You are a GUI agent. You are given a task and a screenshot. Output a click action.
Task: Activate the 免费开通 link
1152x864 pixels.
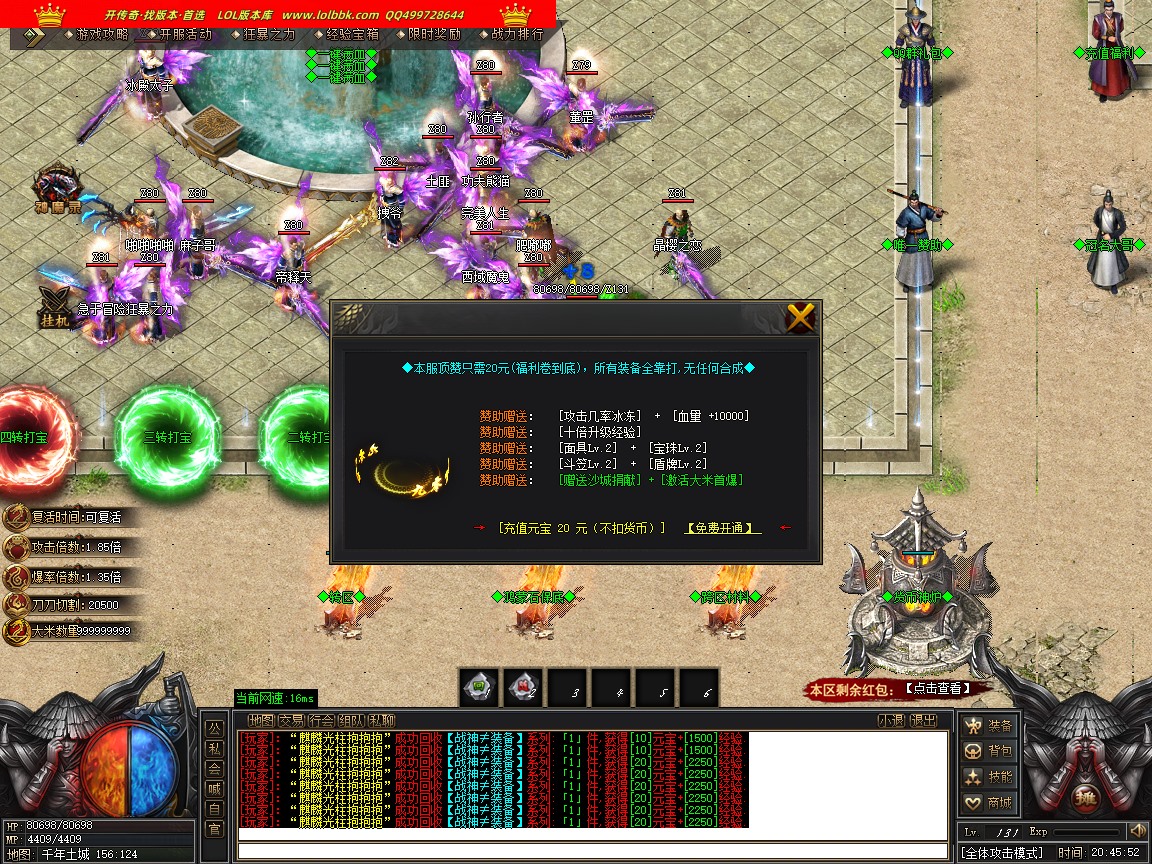[x=722, y=528]
